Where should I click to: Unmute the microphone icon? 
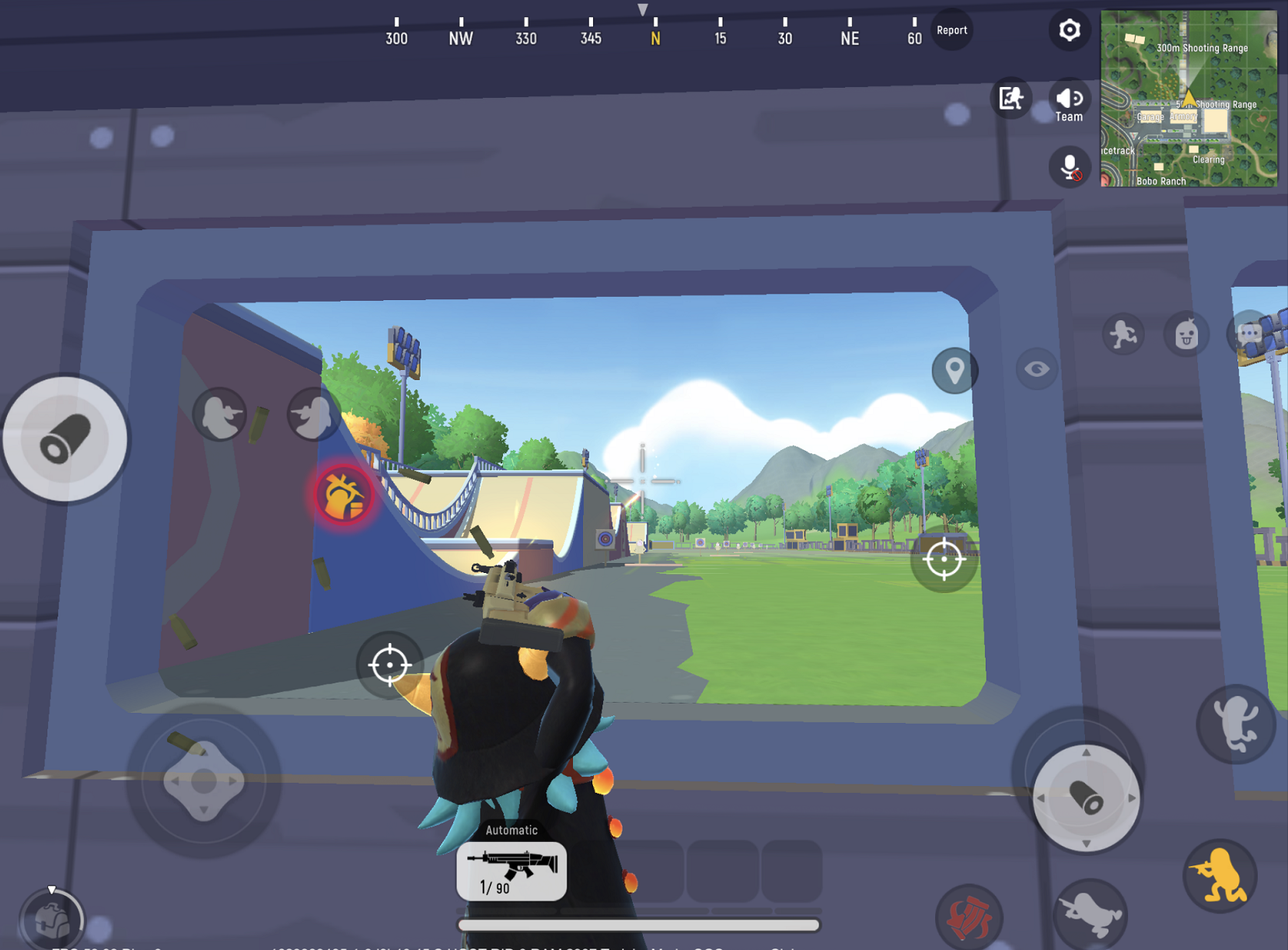[1069, 167]
